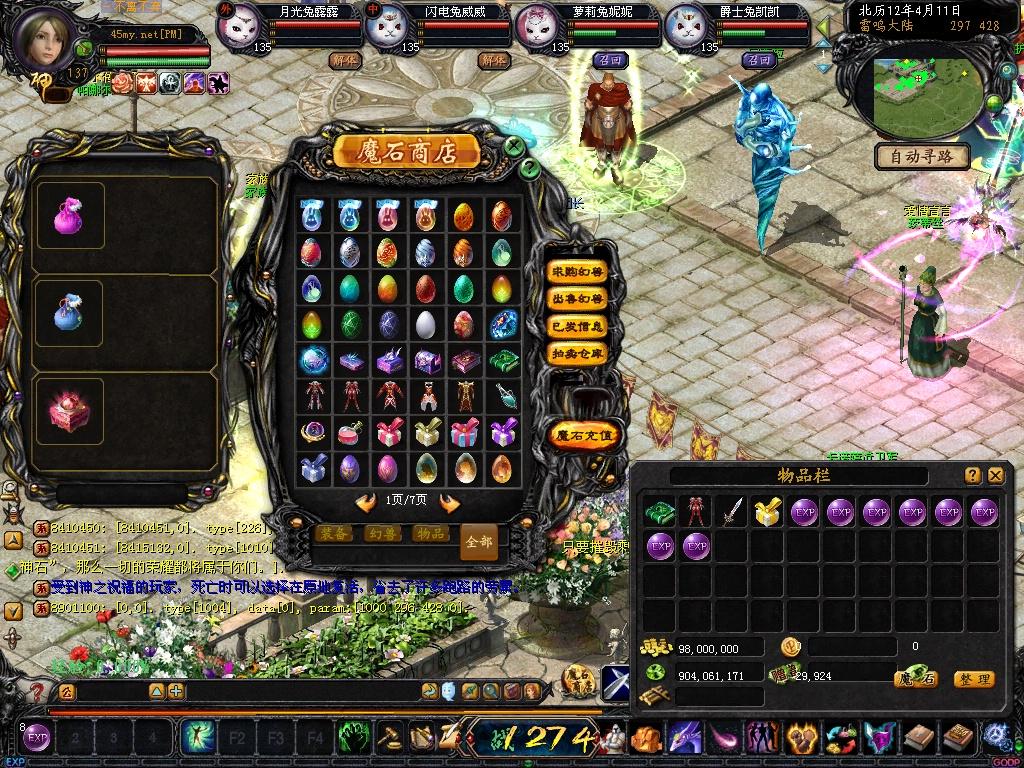
Task: Open the 出售幻兽 sell-pet listing
Action: (x=577, y=298)
